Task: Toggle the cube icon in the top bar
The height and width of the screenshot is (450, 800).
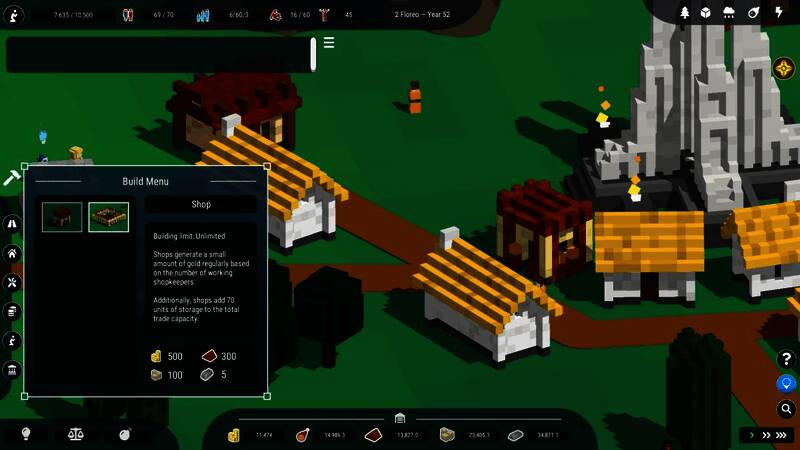Action: [705, 13]
